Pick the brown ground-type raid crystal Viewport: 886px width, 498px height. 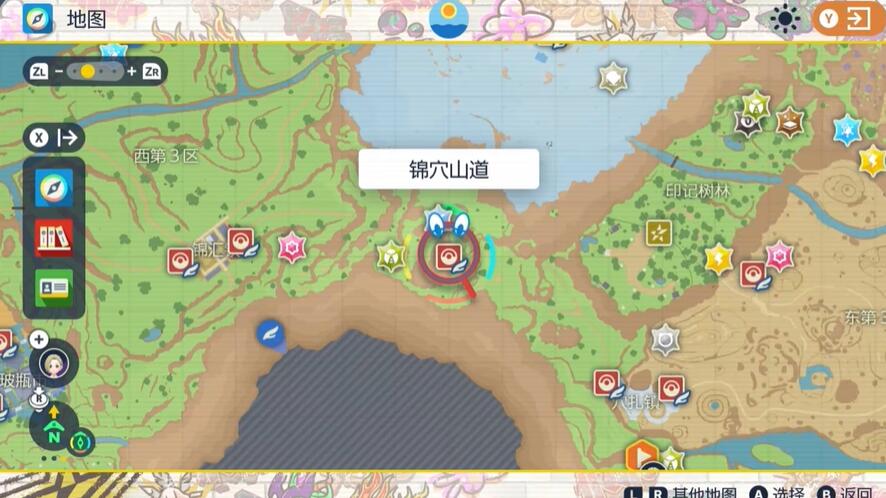pos(790,122)
